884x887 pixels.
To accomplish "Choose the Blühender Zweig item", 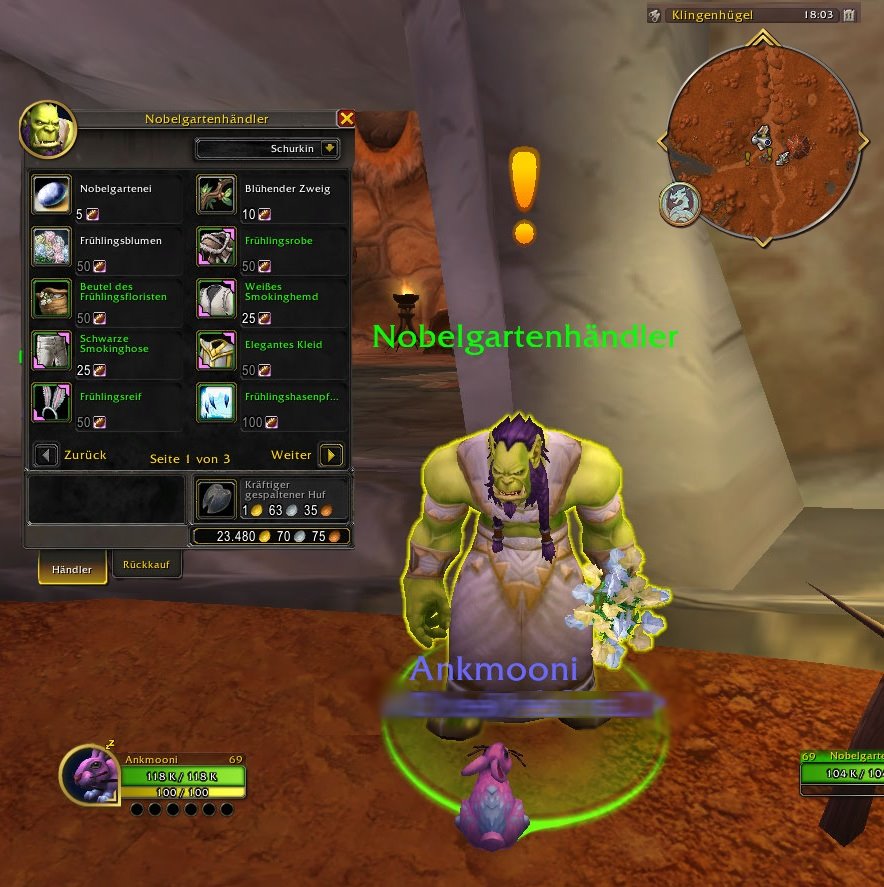I will (x=215, y=195).
